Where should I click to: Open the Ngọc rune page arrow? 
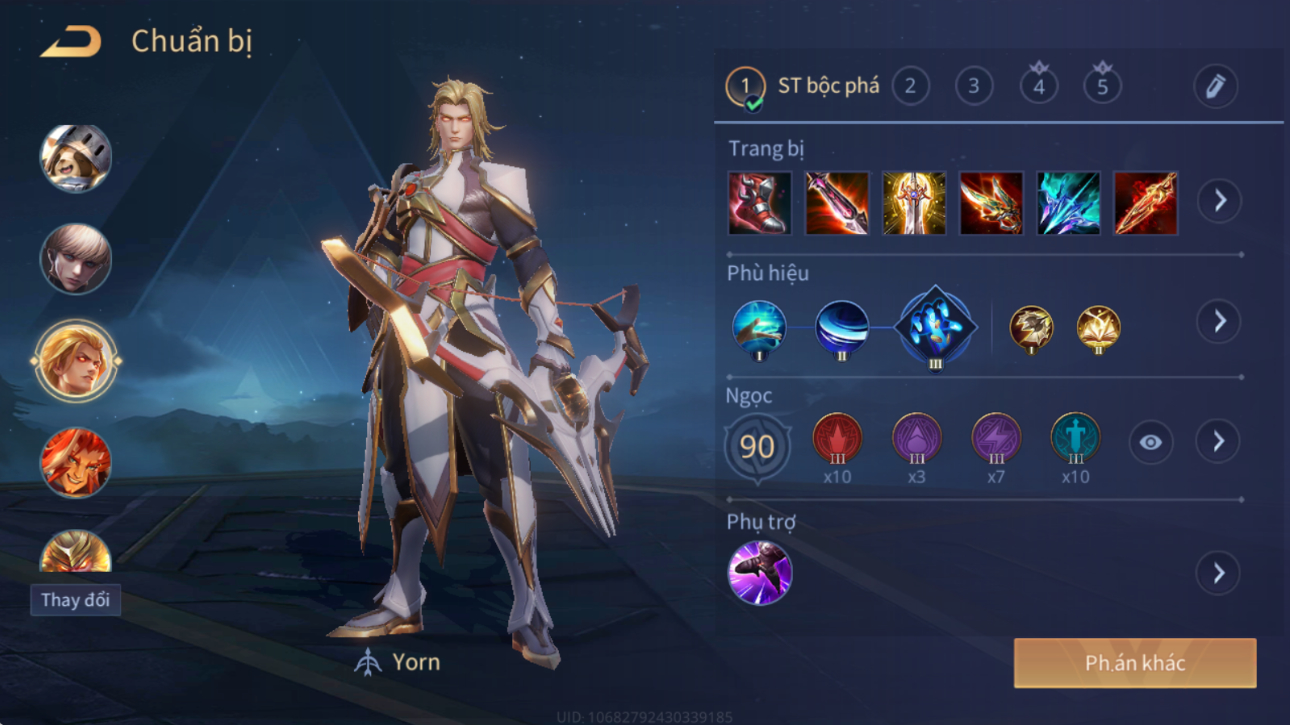[x=1218, y=441]
